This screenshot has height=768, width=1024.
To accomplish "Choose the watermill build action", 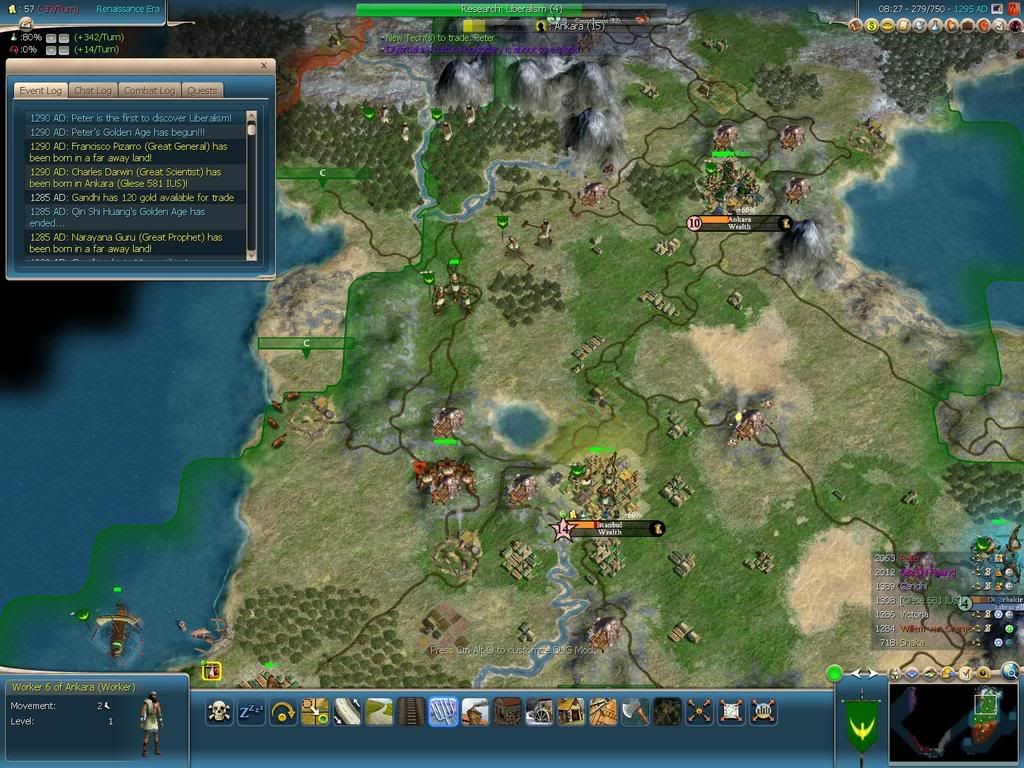I will point(539,711).
